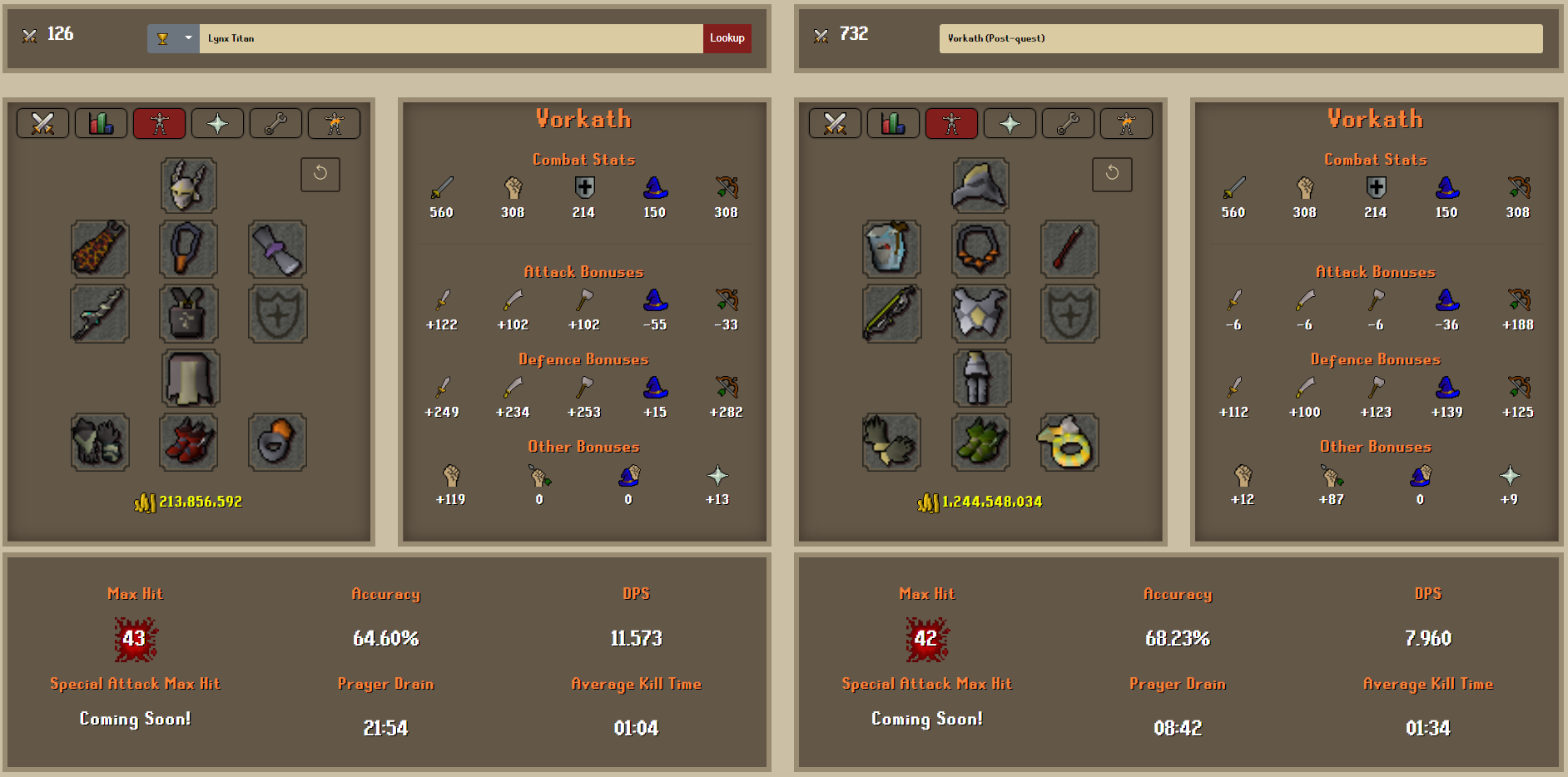Click the infernal cape slot on the left loadout

click(100, 249)
